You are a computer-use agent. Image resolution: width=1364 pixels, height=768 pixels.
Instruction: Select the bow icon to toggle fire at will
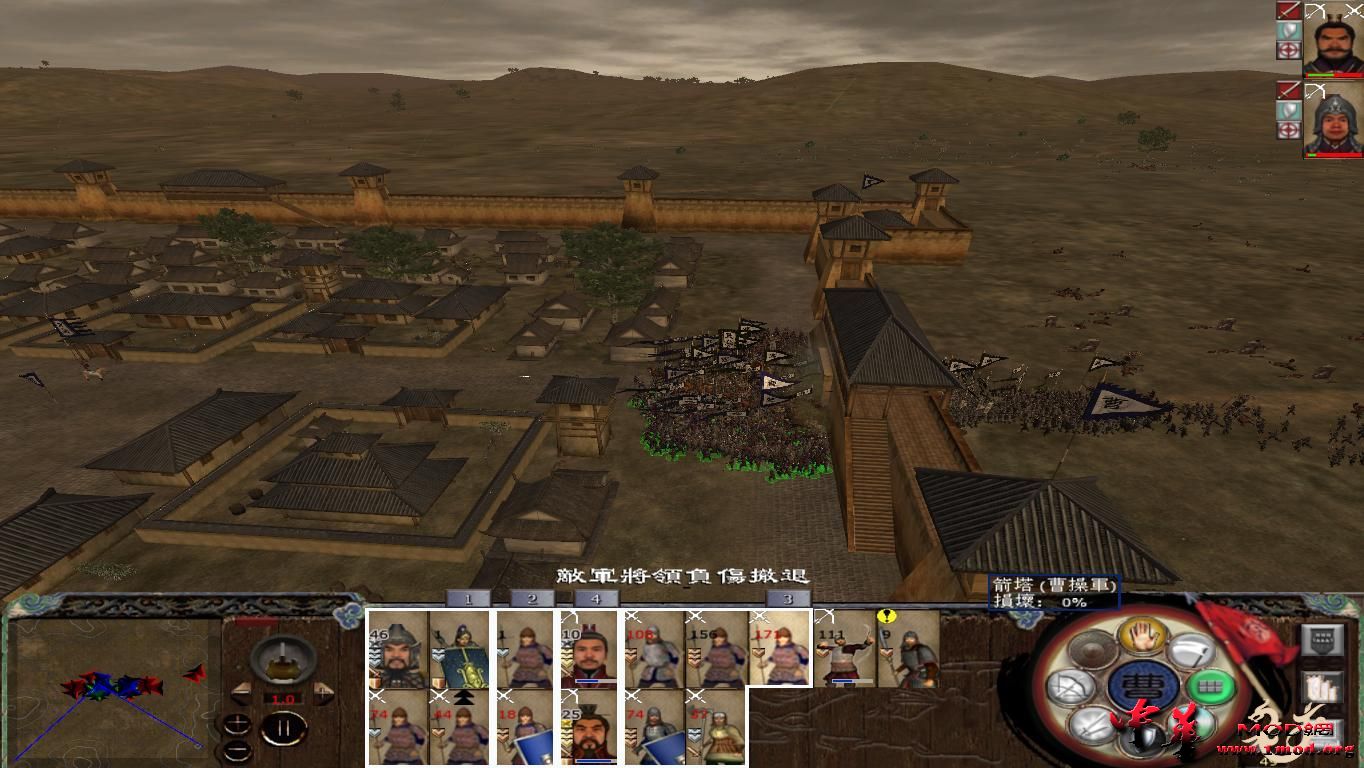click(x=1070, y=688)
